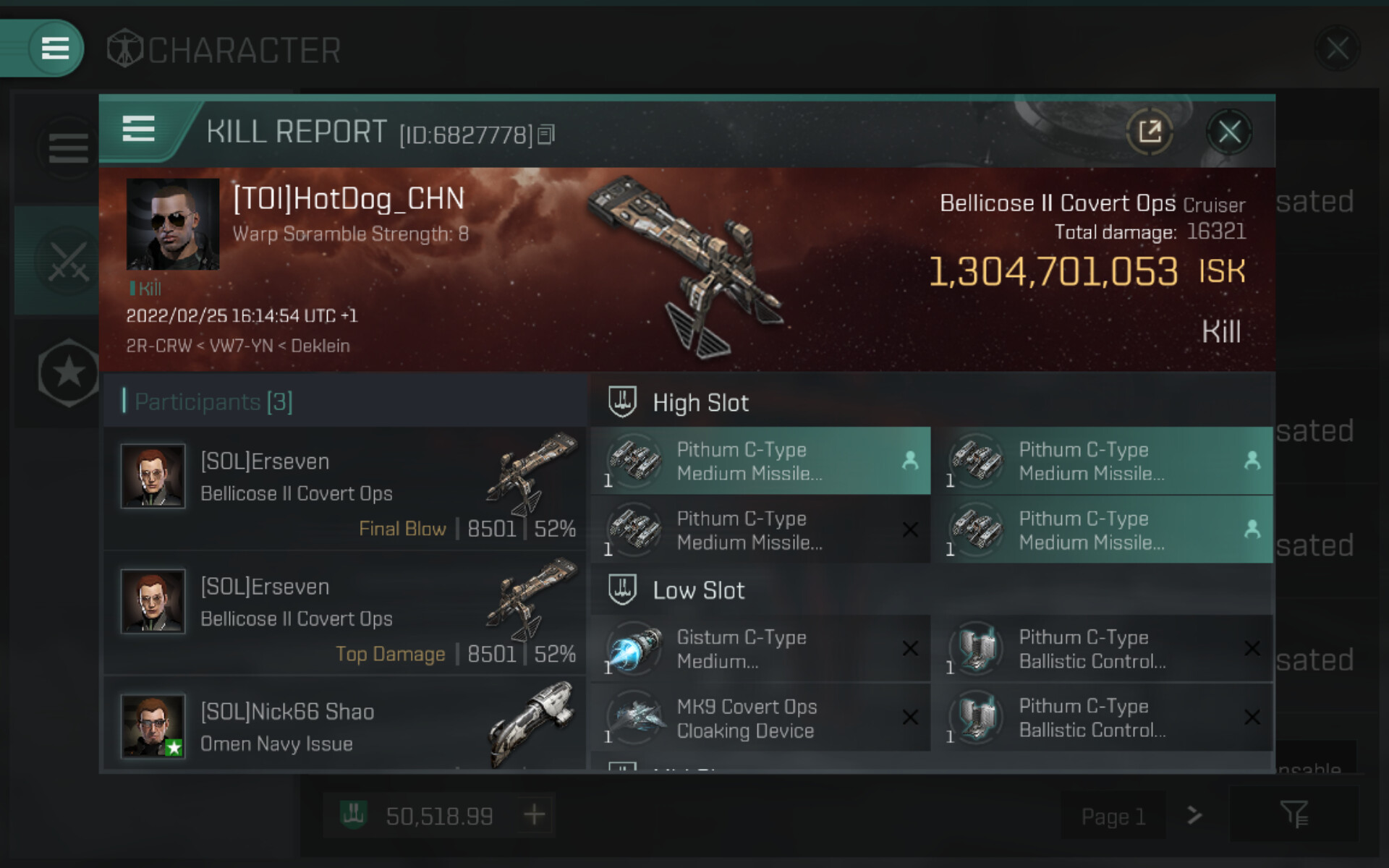1389x868 pixels.
Task: Inspect the MK9 Covert Ops Cloaking Device
Action: 760,718
